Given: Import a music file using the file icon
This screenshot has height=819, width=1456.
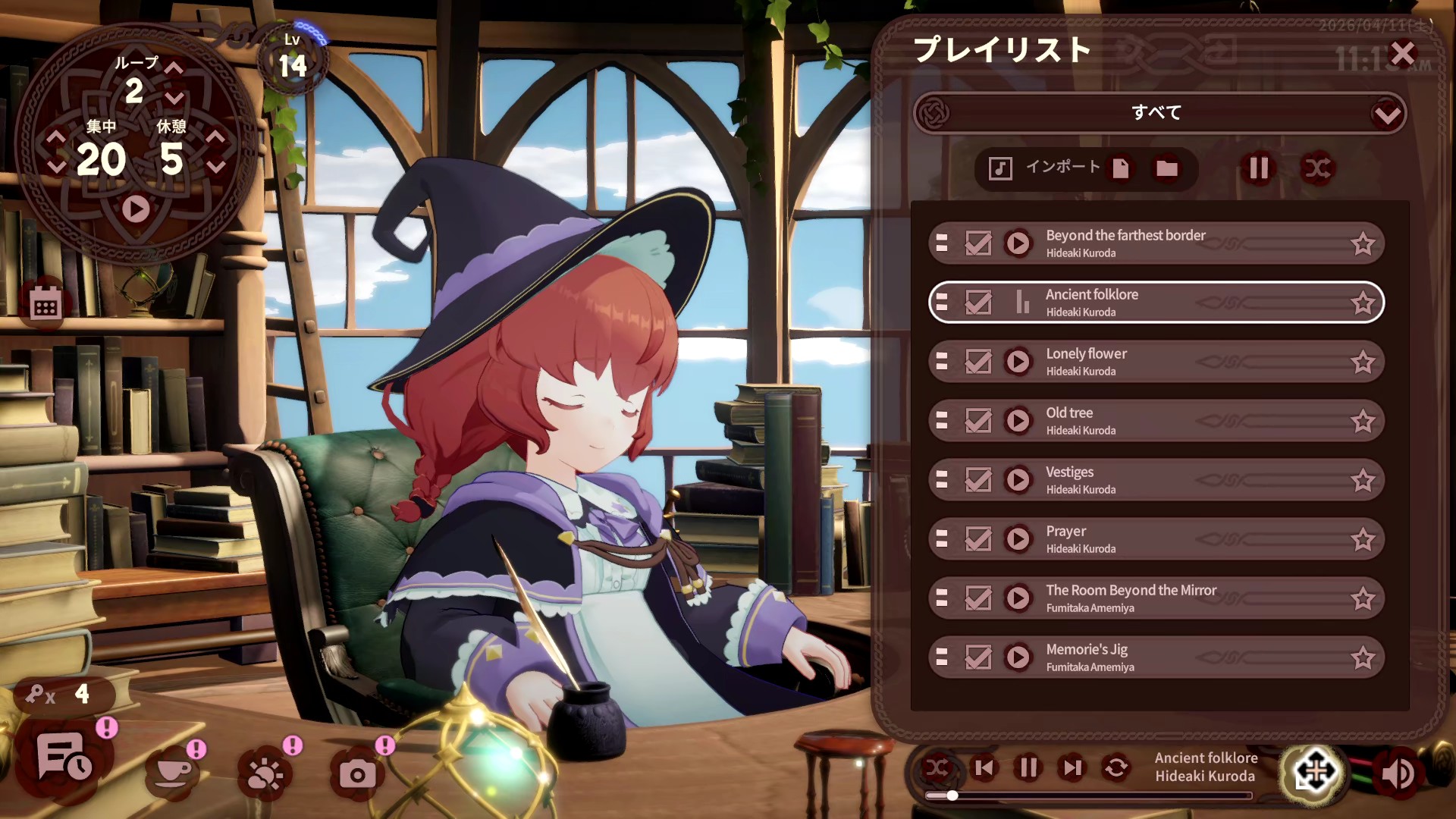Looking at the screenshot, I should click(x=1121, y=168).
